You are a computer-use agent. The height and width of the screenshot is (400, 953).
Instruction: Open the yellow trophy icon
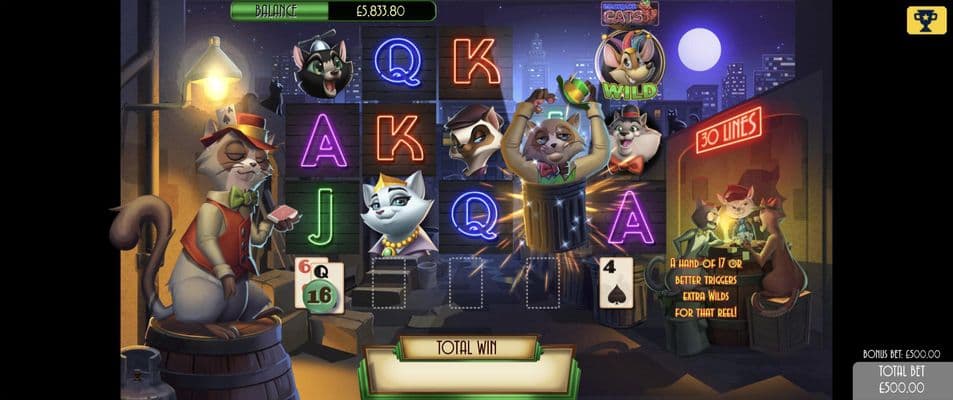(x=926, y=20)
